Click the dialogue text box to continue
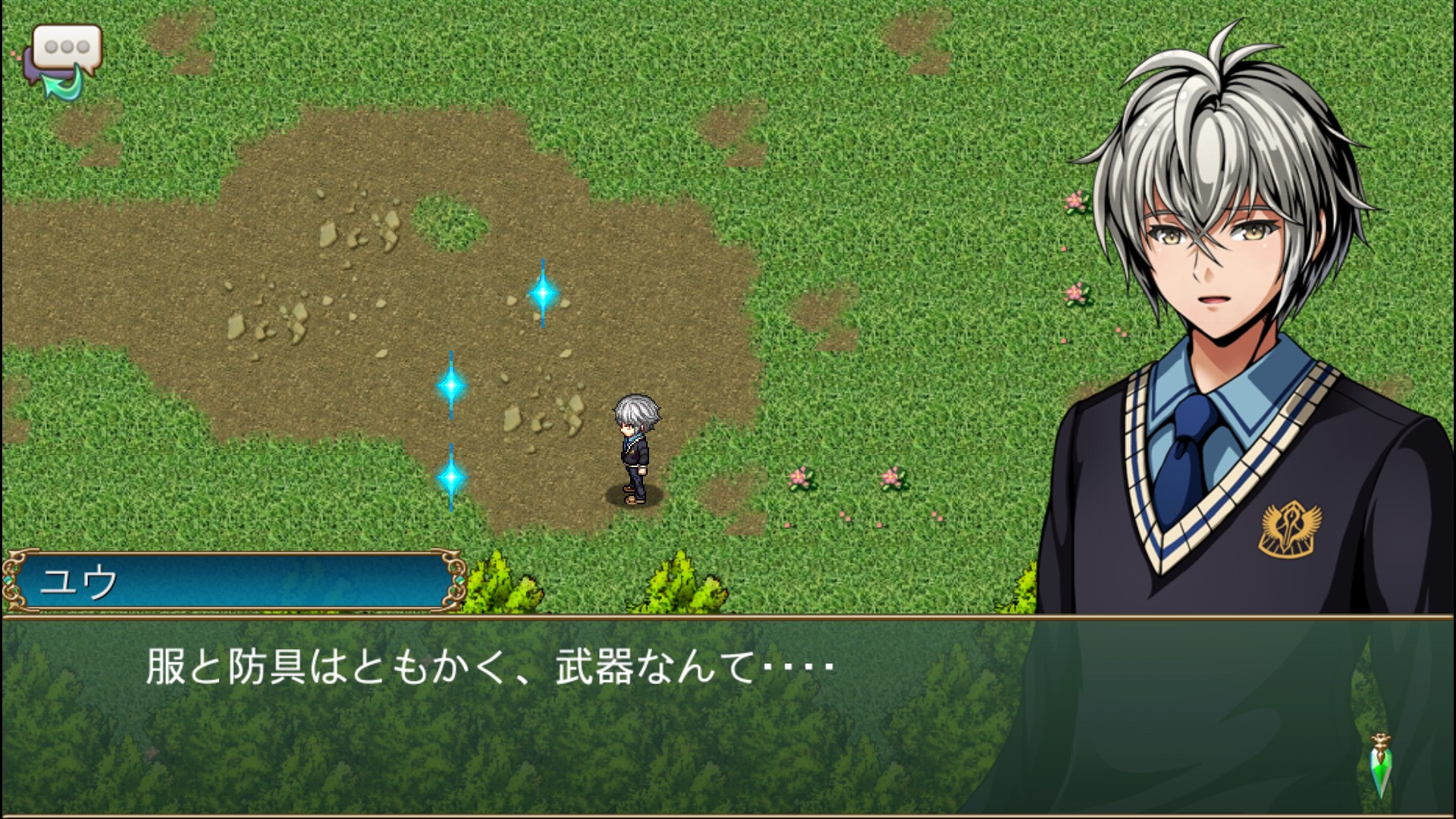Screen dimensions: 1456x819 [531, 713]
